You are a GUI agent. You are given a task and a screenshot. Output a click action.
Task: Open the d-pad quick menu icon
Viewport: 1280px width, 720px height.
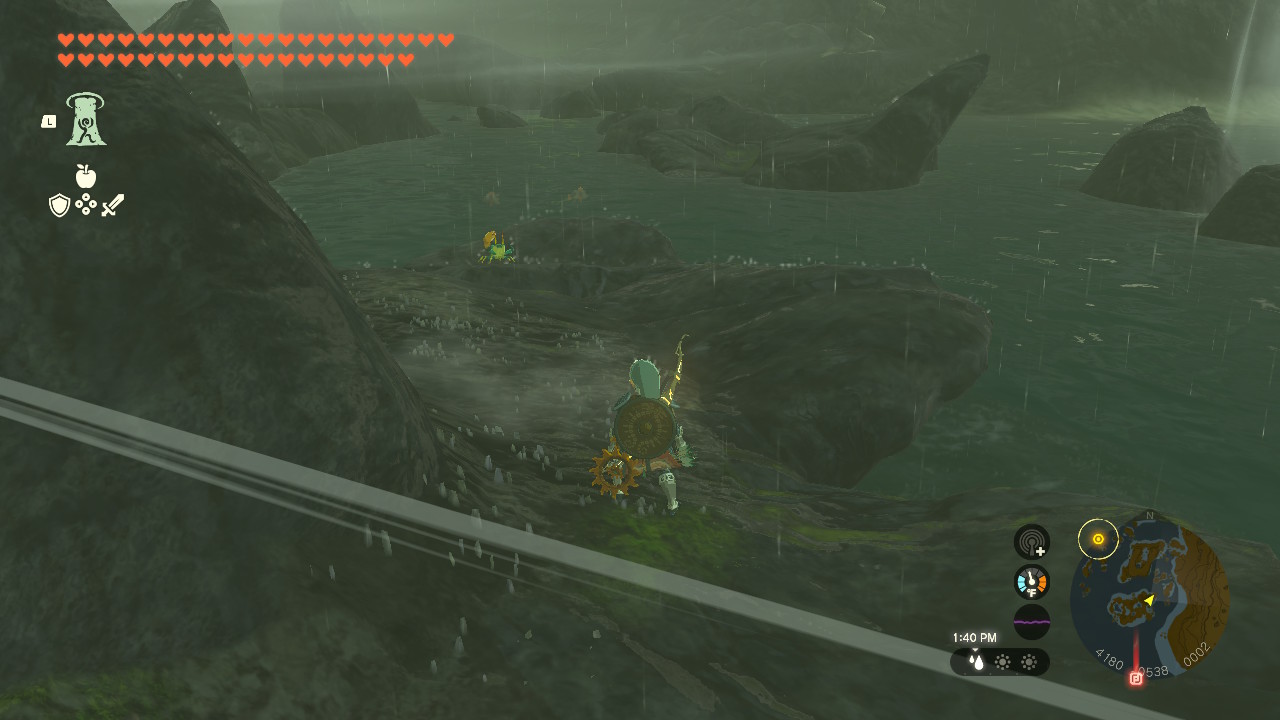[86, 205]
